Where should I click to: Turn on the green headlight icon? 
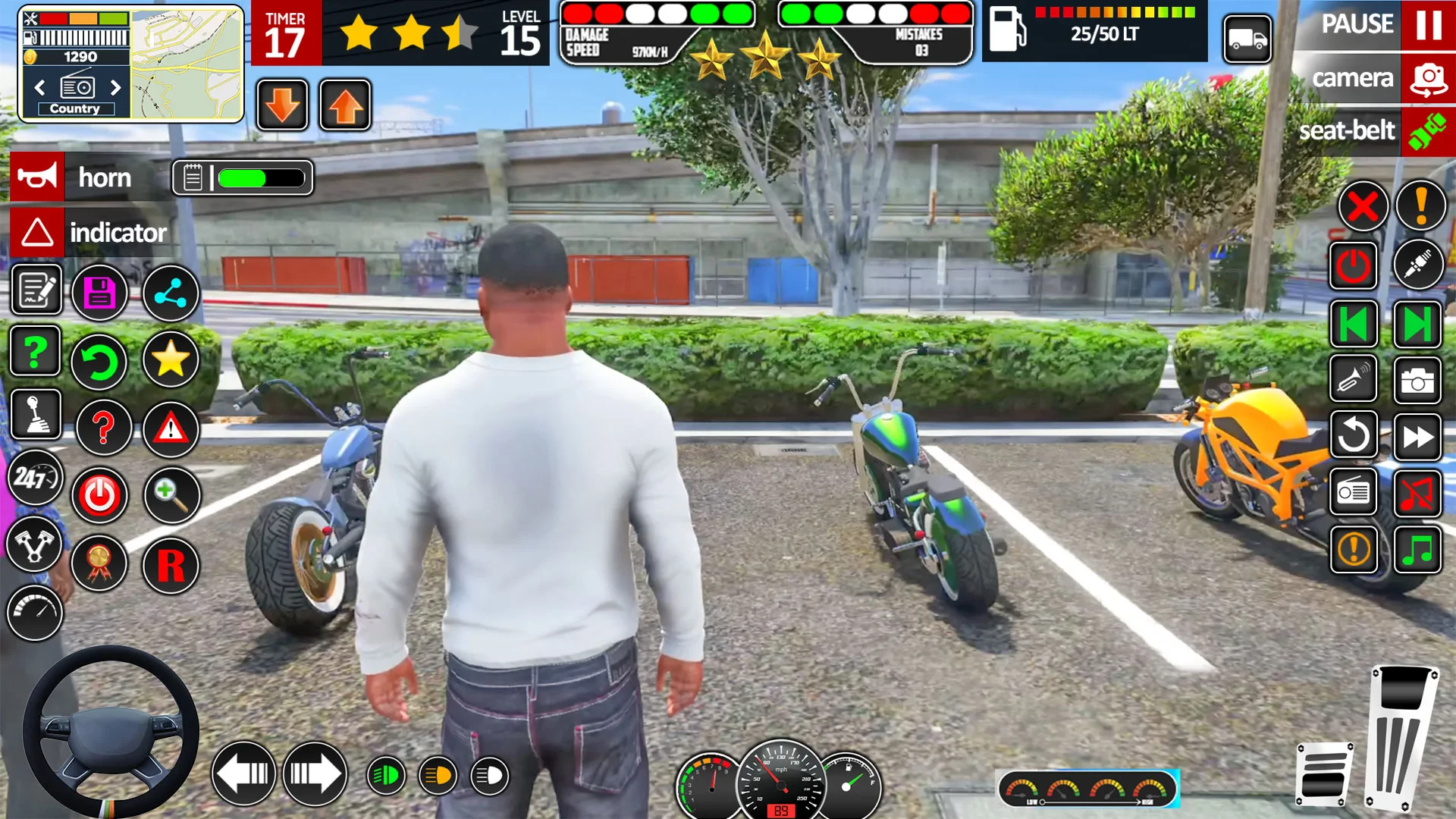pyautogui.click(x=386, y=776)
